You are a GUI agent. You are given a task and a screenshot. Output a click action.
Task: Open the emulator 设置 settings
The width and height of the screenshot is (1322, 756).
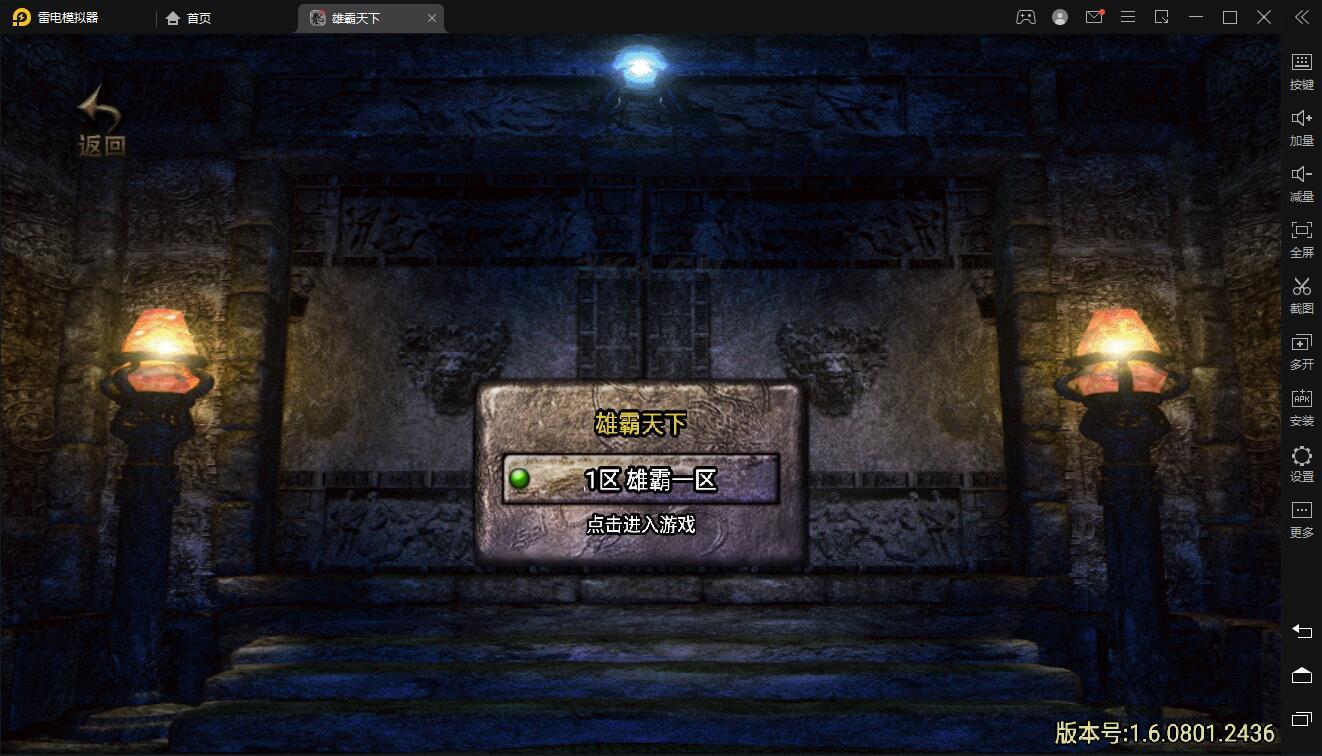click(x=1301, y=463)
